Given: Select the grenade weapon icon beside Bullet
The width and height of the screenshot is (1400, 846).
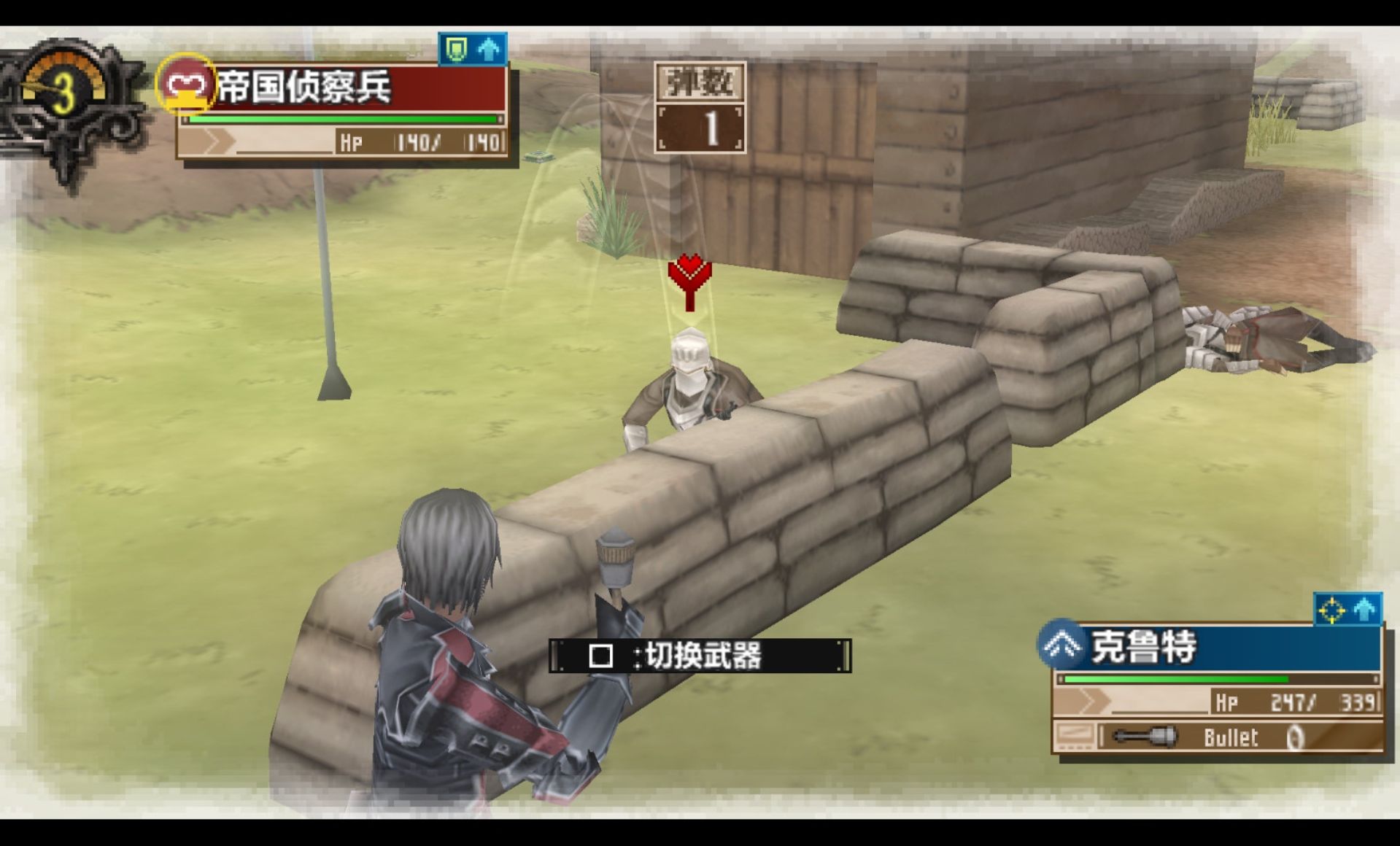Looking at the screenshot, I should pos(1144,737).
